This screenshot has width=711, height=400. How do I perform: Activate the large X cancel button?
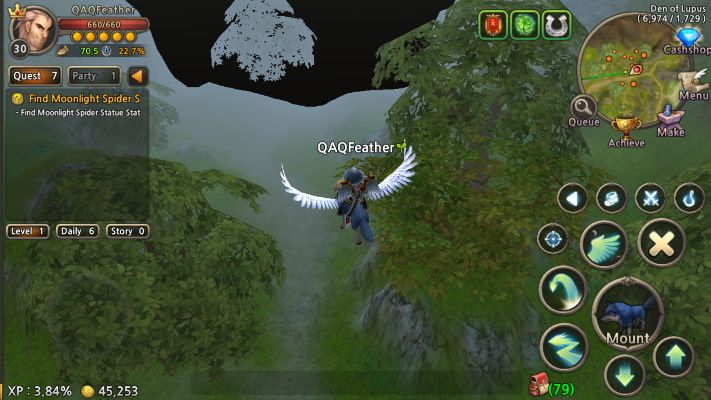coord(661,241)
